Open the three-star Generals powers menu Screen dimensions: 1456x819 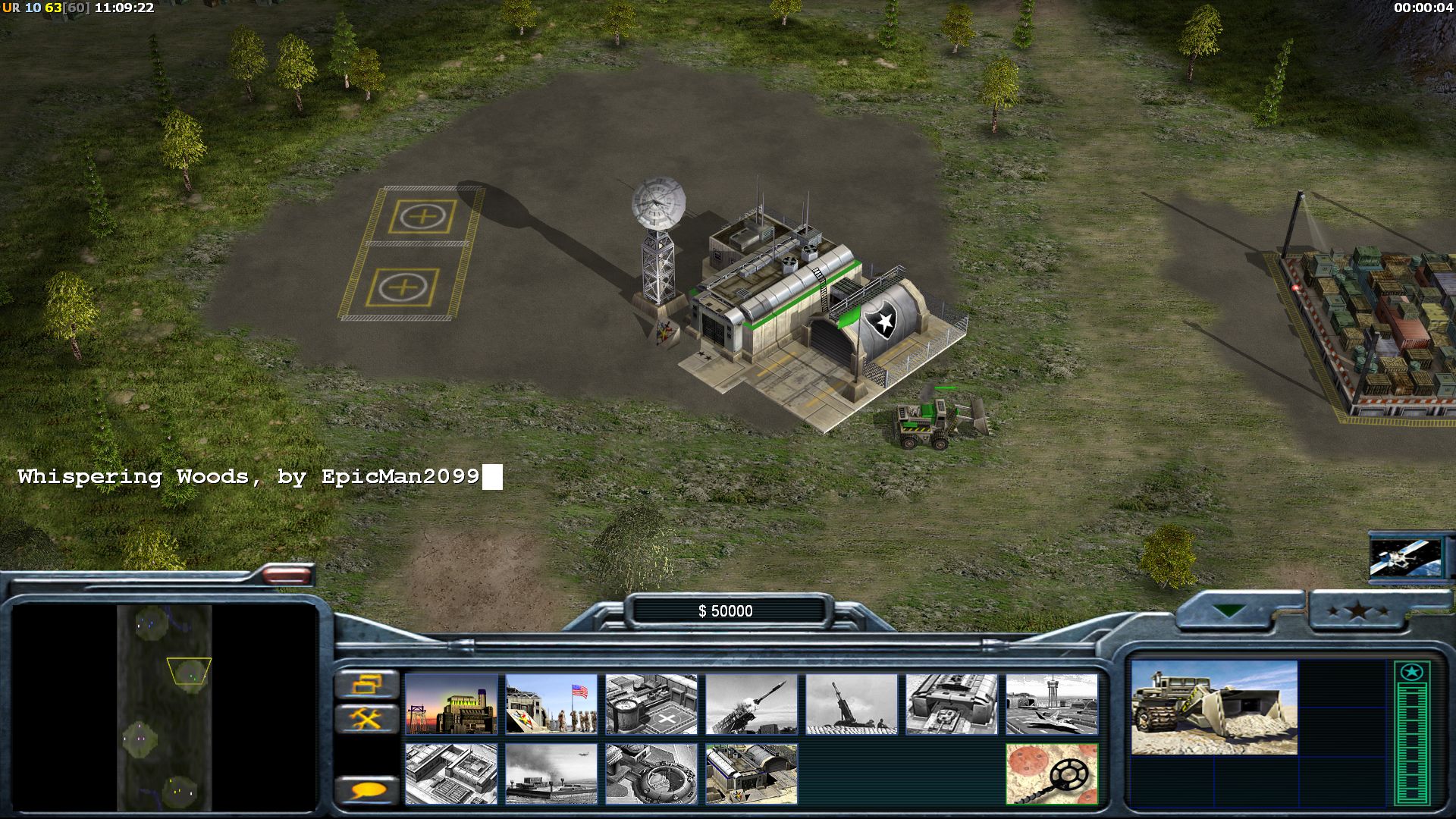point(1357,610)
